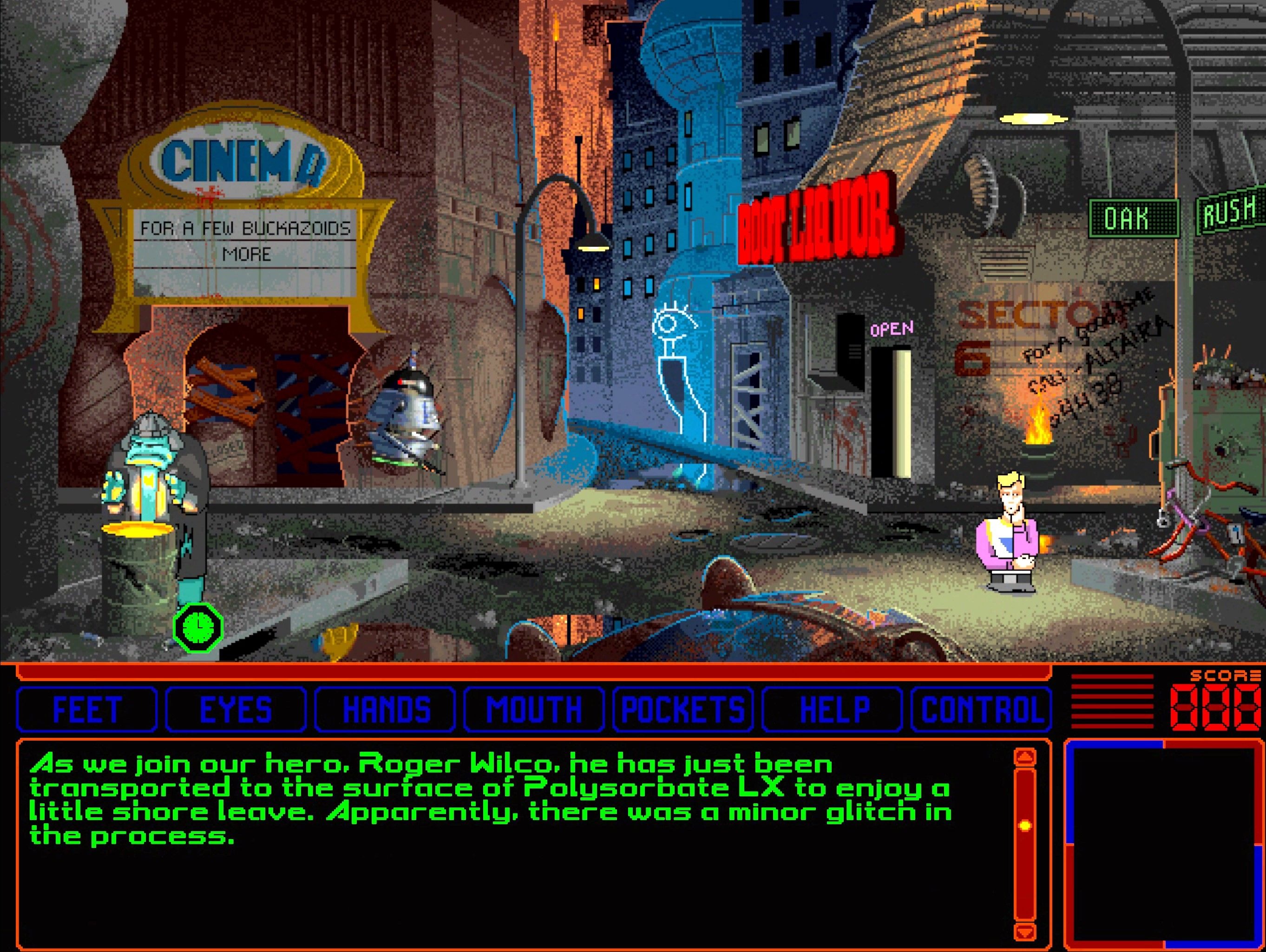Choose the EYES look command

point(236,709)
